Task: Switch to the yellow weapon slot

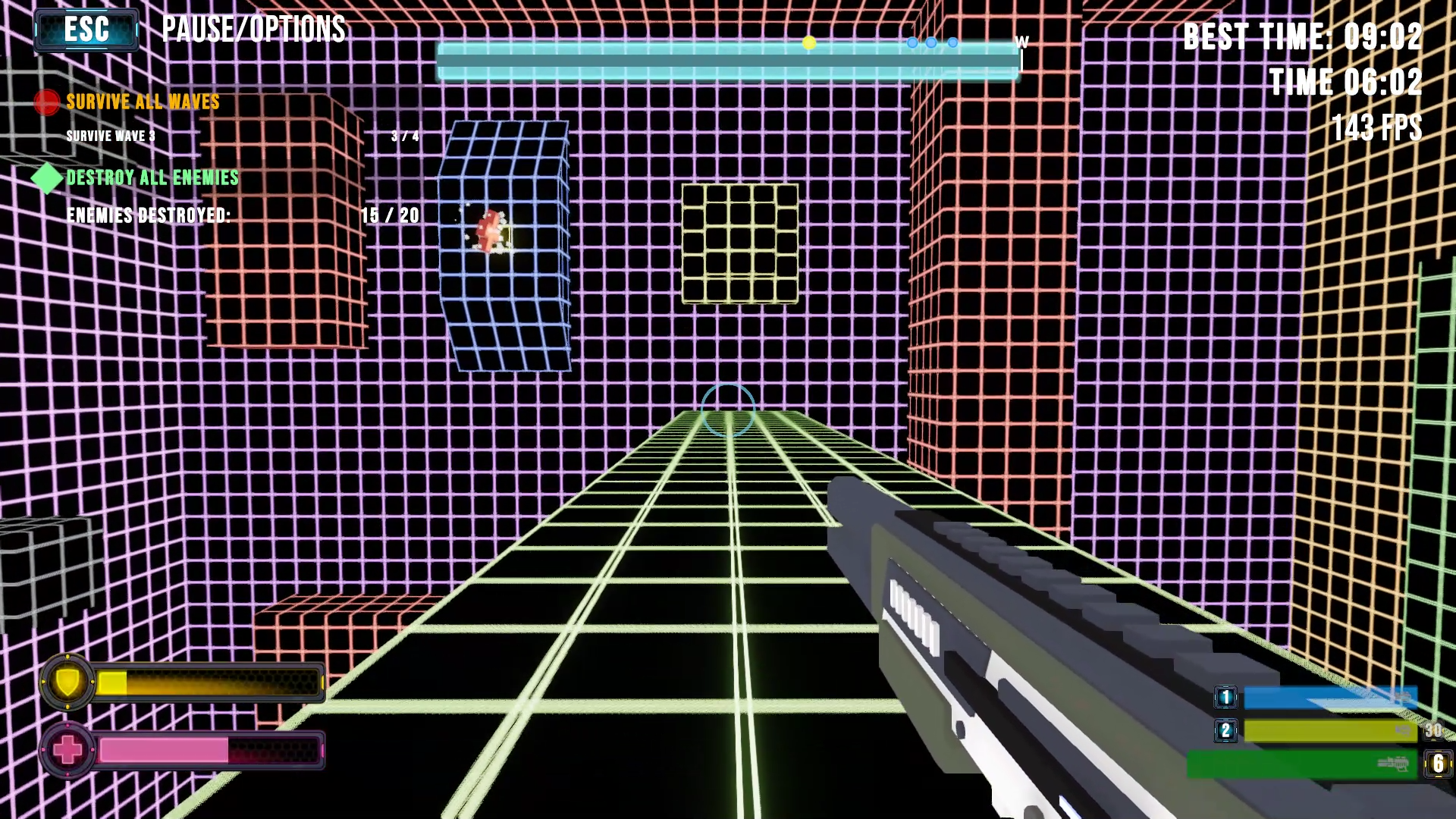Action: (1329, 731)
